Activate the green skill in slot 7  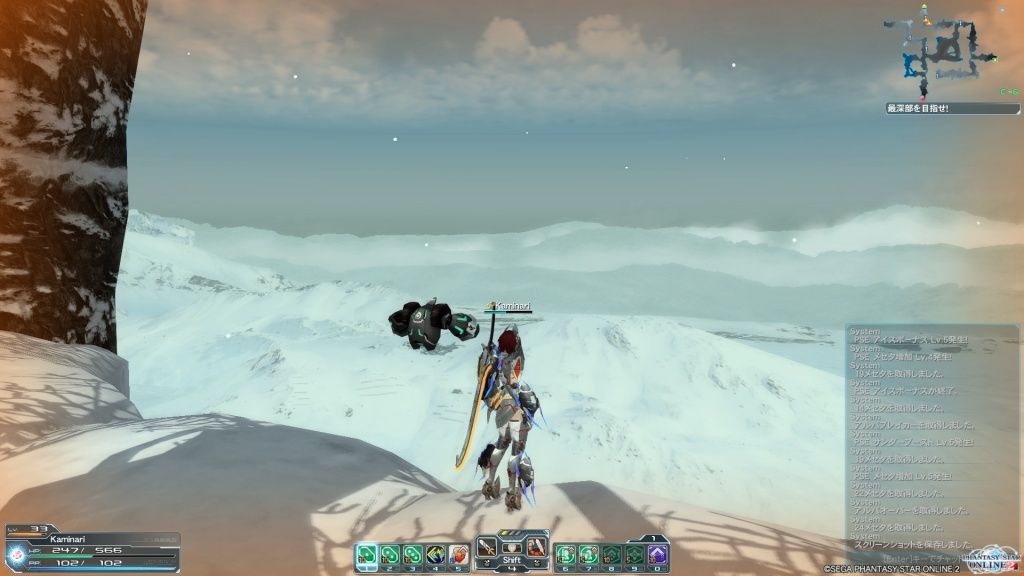coord(588,554)
